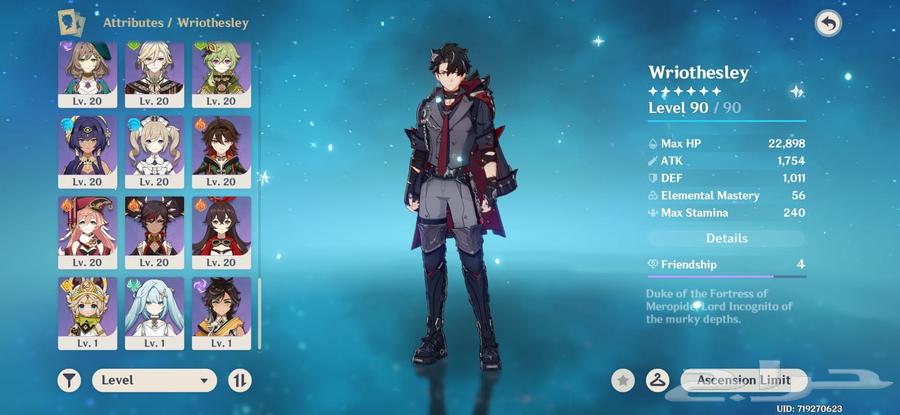Open the Details attribute panel
The width and height of the screenshot is (900, 415).
click(x=726, y=238)
